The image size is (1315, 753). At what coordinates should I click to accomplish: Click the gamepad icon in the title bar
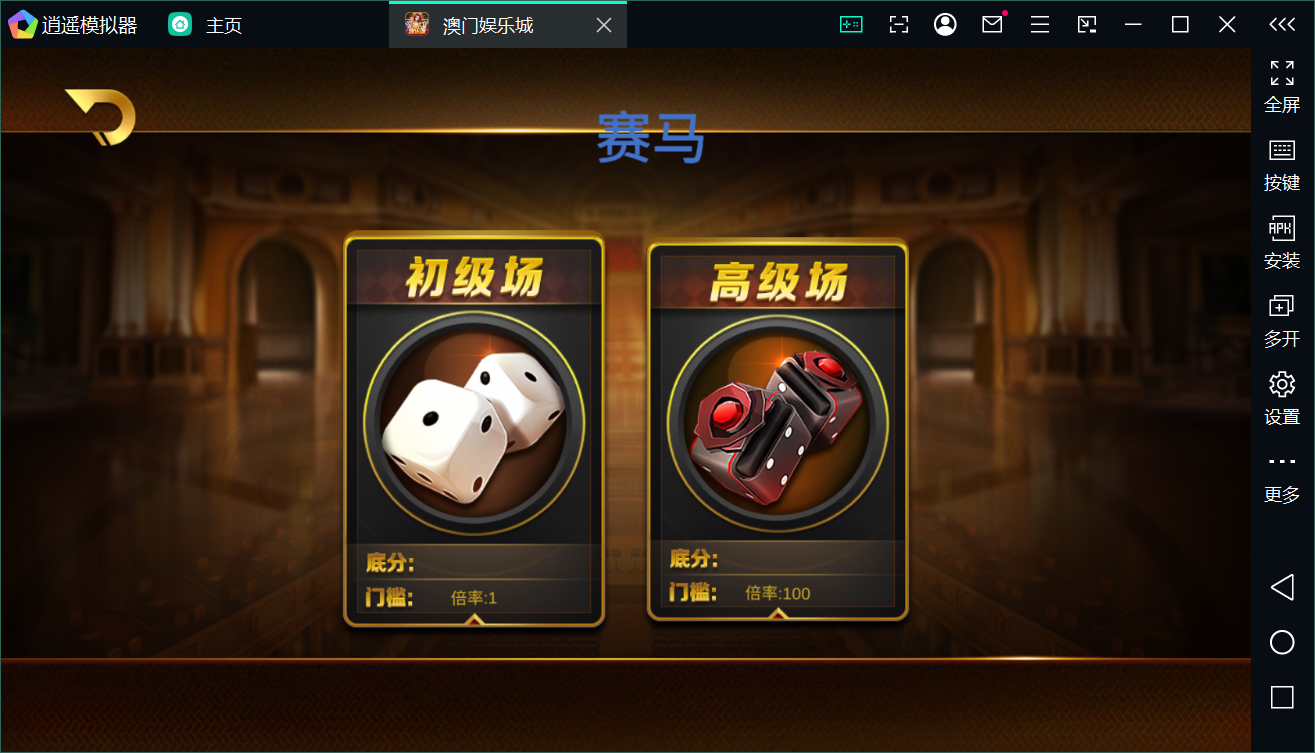point(850,23)
